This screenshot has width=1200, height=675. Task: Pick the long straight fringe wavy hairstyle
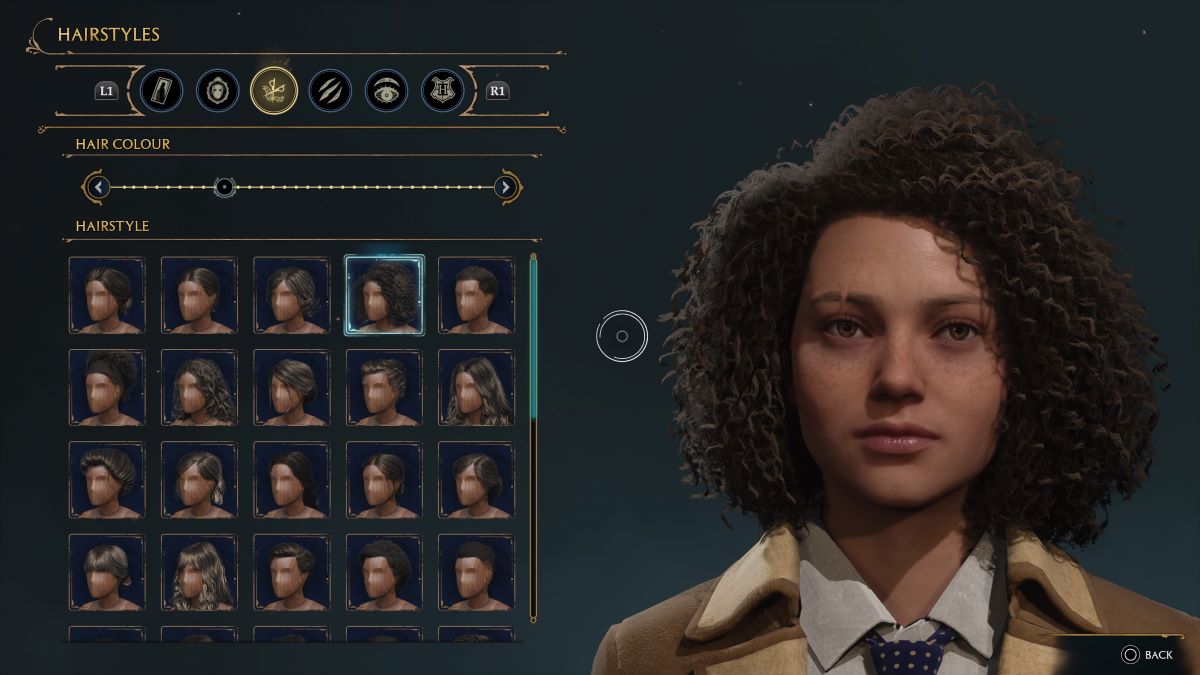[x=199, y=572]
